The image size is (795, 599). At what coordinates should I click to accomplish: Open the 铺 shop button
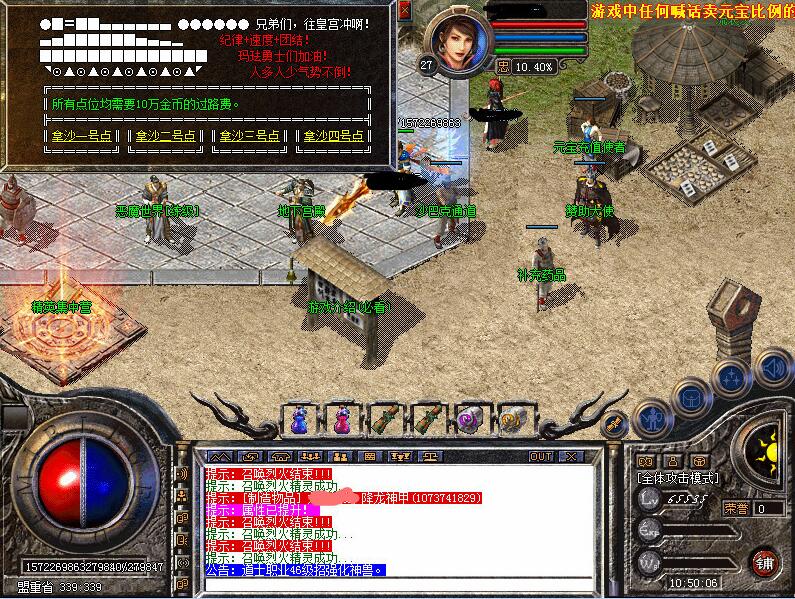coord(766,561)
